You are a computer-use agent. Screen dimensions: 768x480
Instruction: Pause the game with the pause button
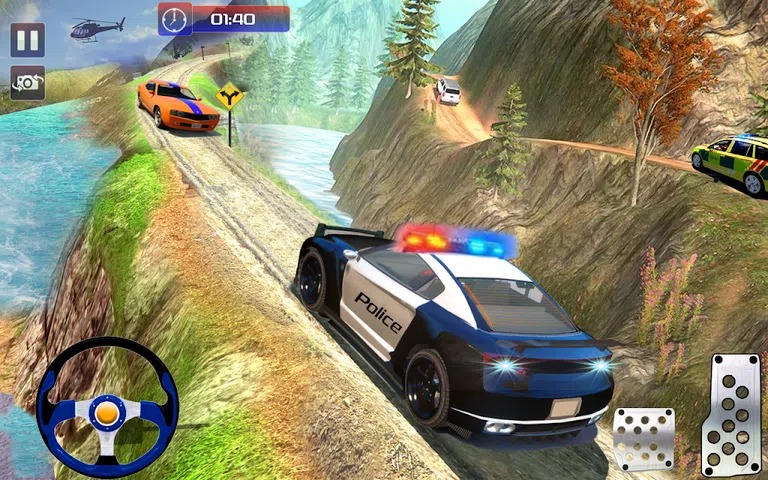28,40
